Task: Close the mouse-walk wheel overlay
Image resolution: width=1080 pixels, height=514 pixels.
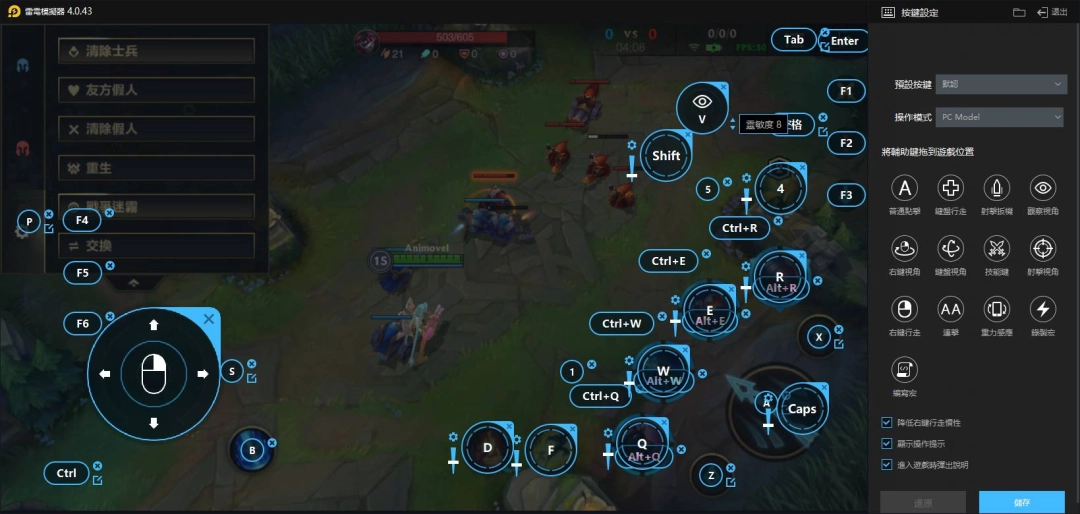Action: [208, 319]
